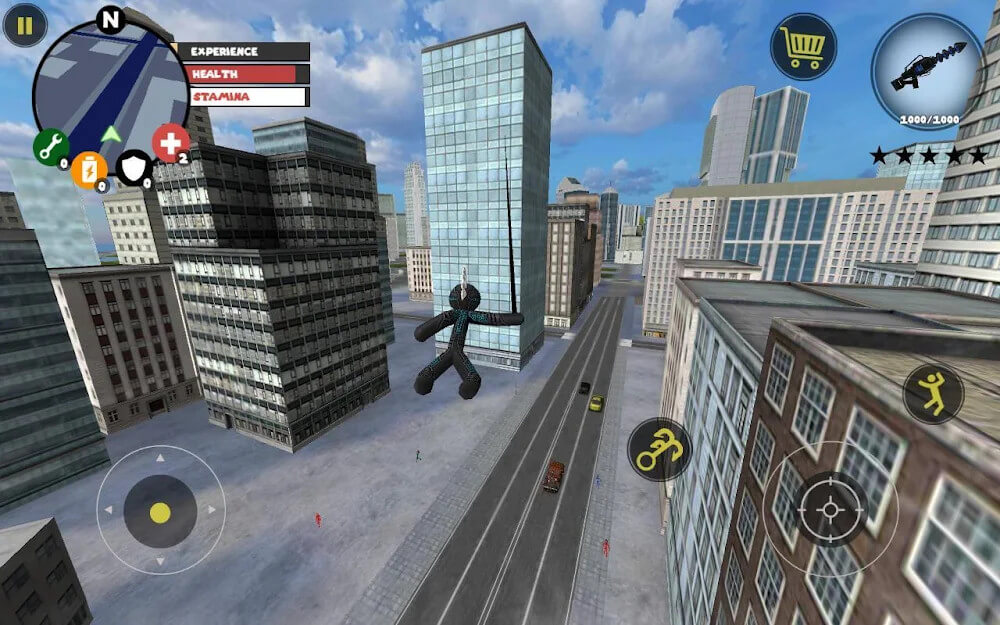Tap the yellow jumping figure button

point(933,393)
